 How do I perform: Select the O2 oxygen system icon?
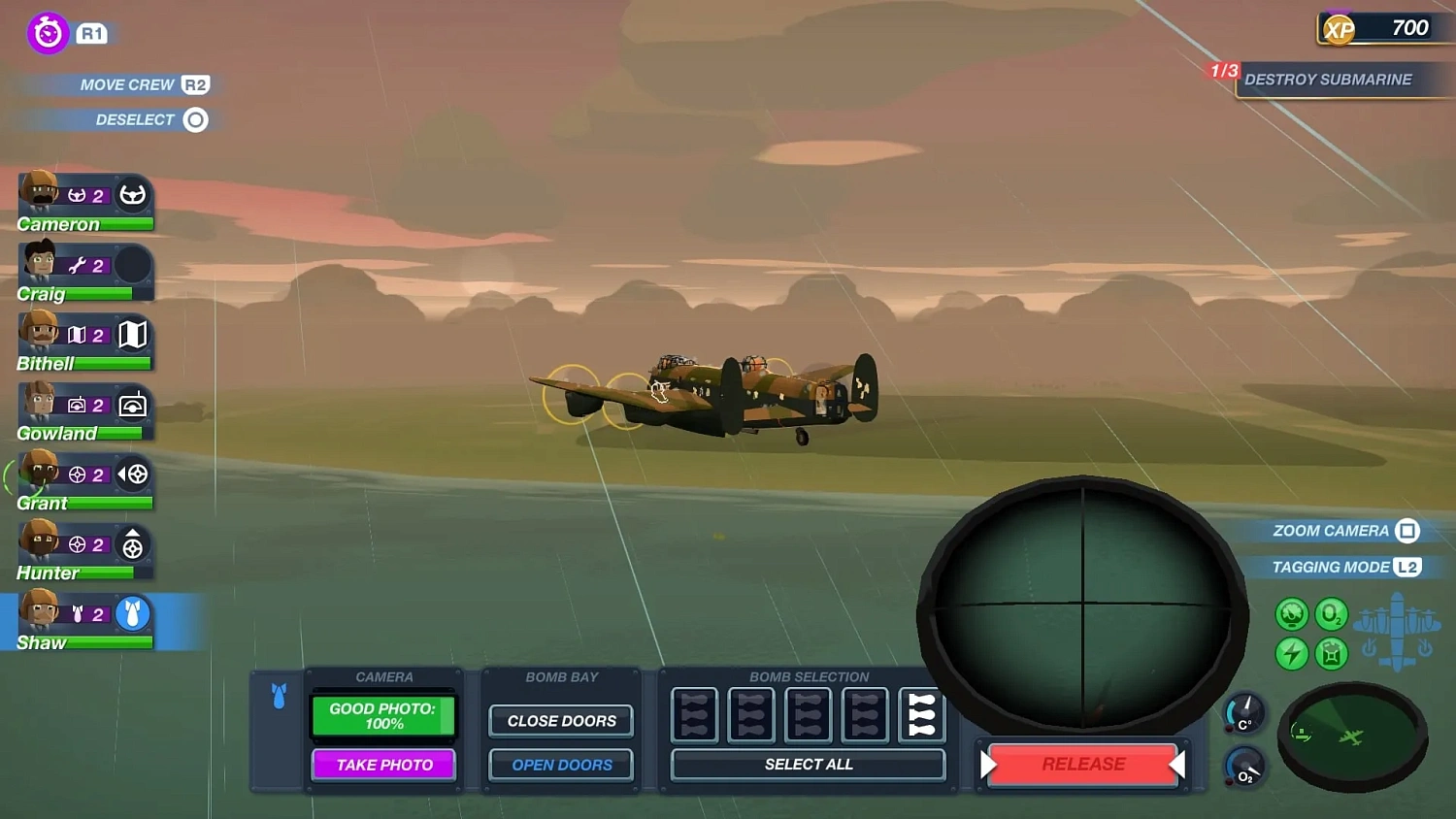coord(1331,613)
